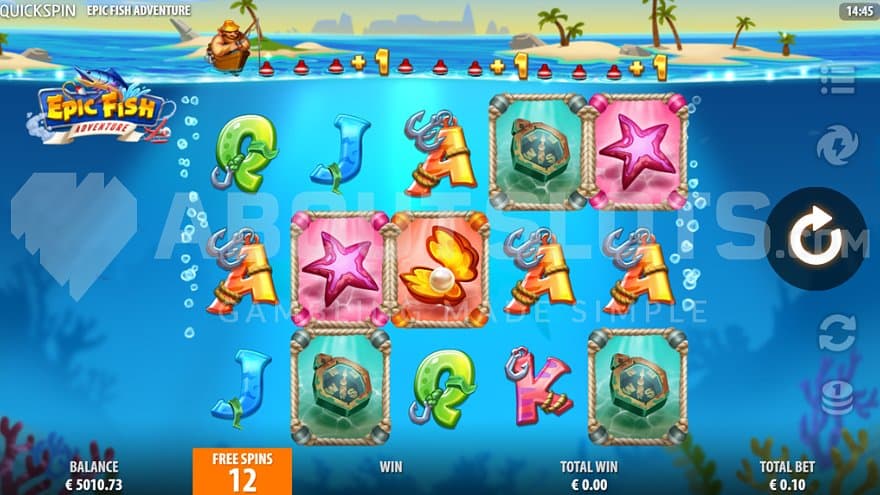Viewport: 880px width, 495px height.
Task: Toggle the lightning bolt turbo spin mode
Action: [x=837, y=146]
